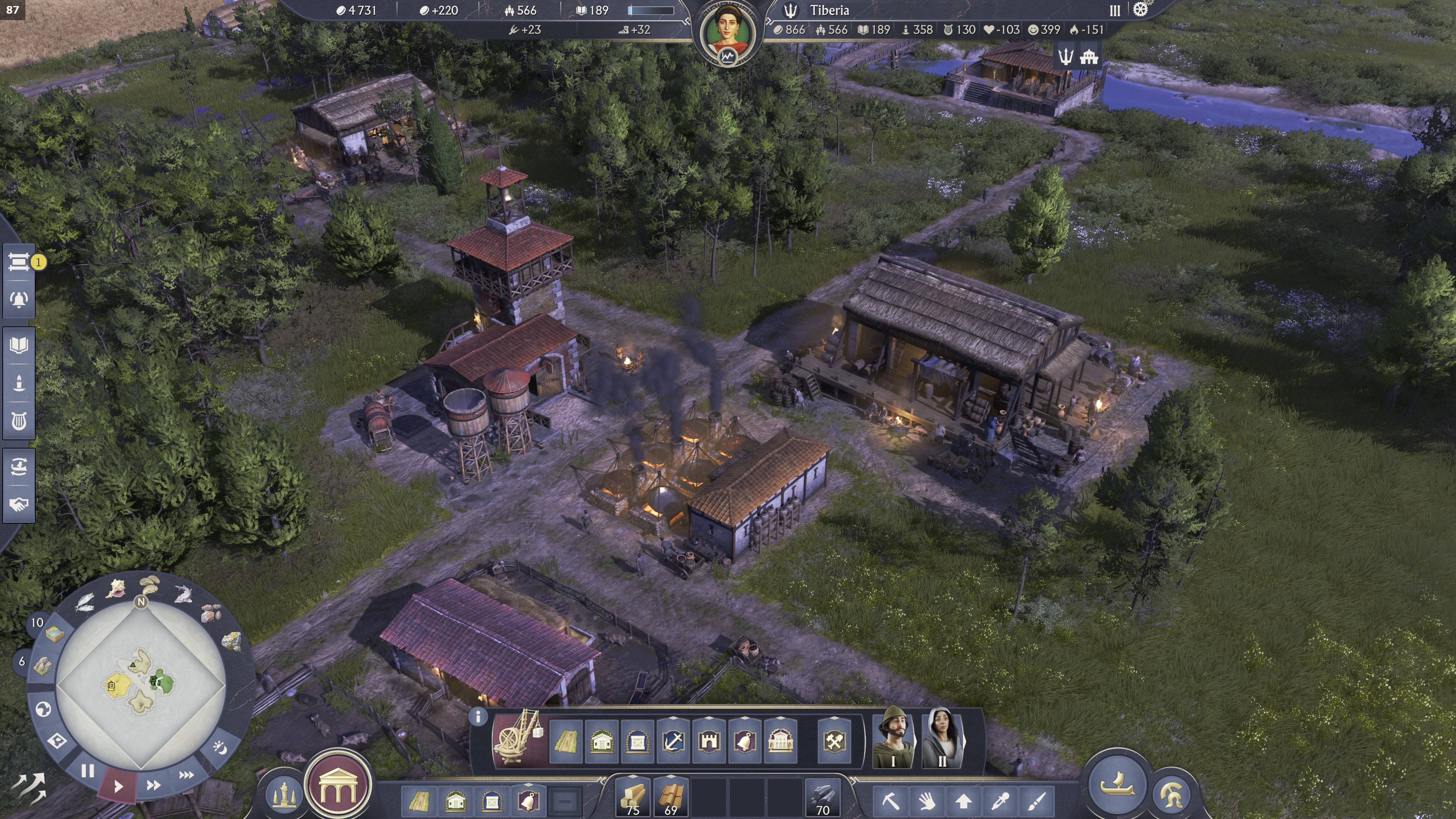Choose the tier I citizen portrait
Image resolution: width=1456 pixels, height=819 pixels.
click(893, 738)
